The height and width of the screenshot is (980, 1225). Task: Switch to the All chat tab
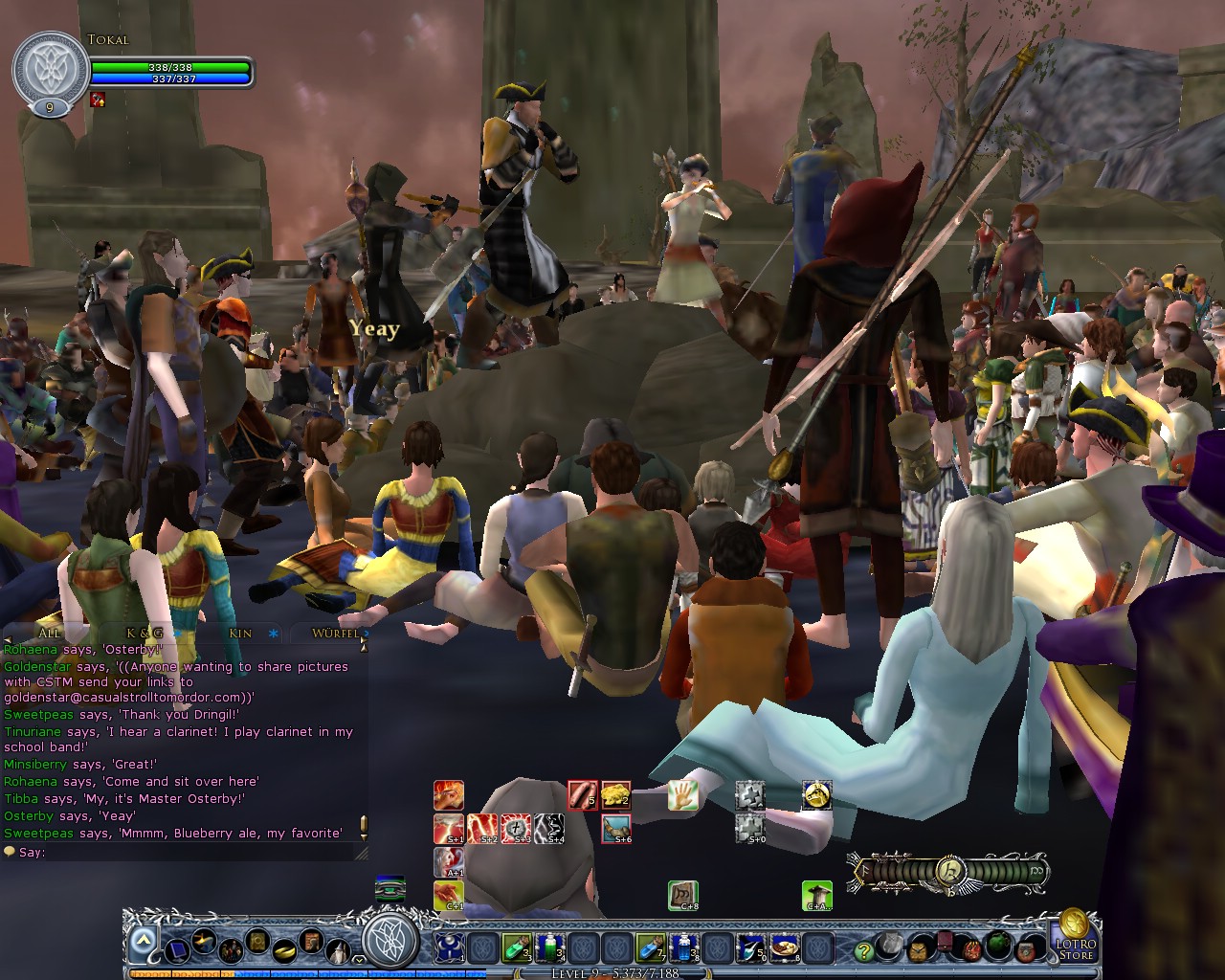48,634
